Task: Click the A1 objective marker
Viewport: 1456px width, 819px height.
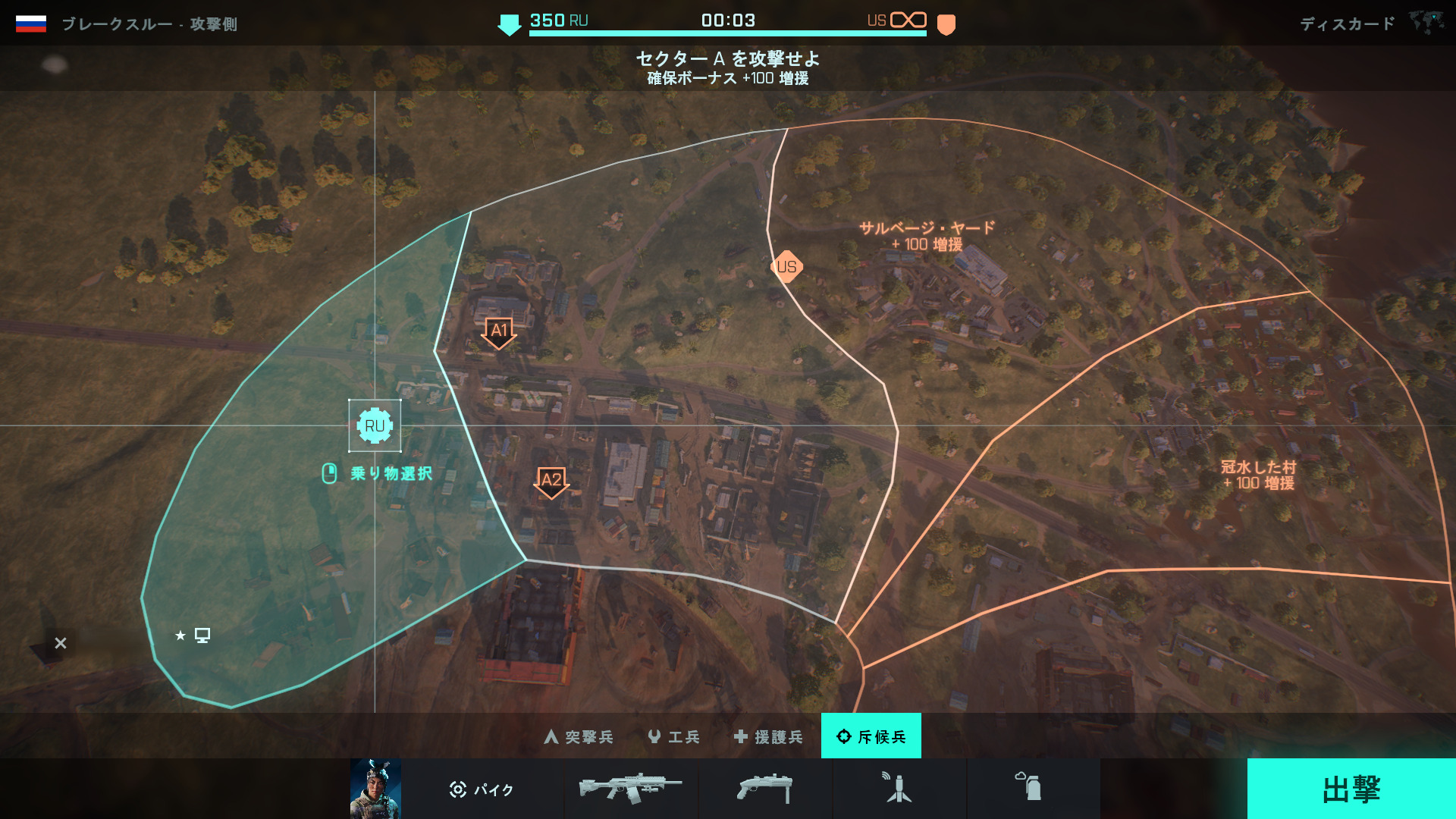Action: [x=498, y=331]
